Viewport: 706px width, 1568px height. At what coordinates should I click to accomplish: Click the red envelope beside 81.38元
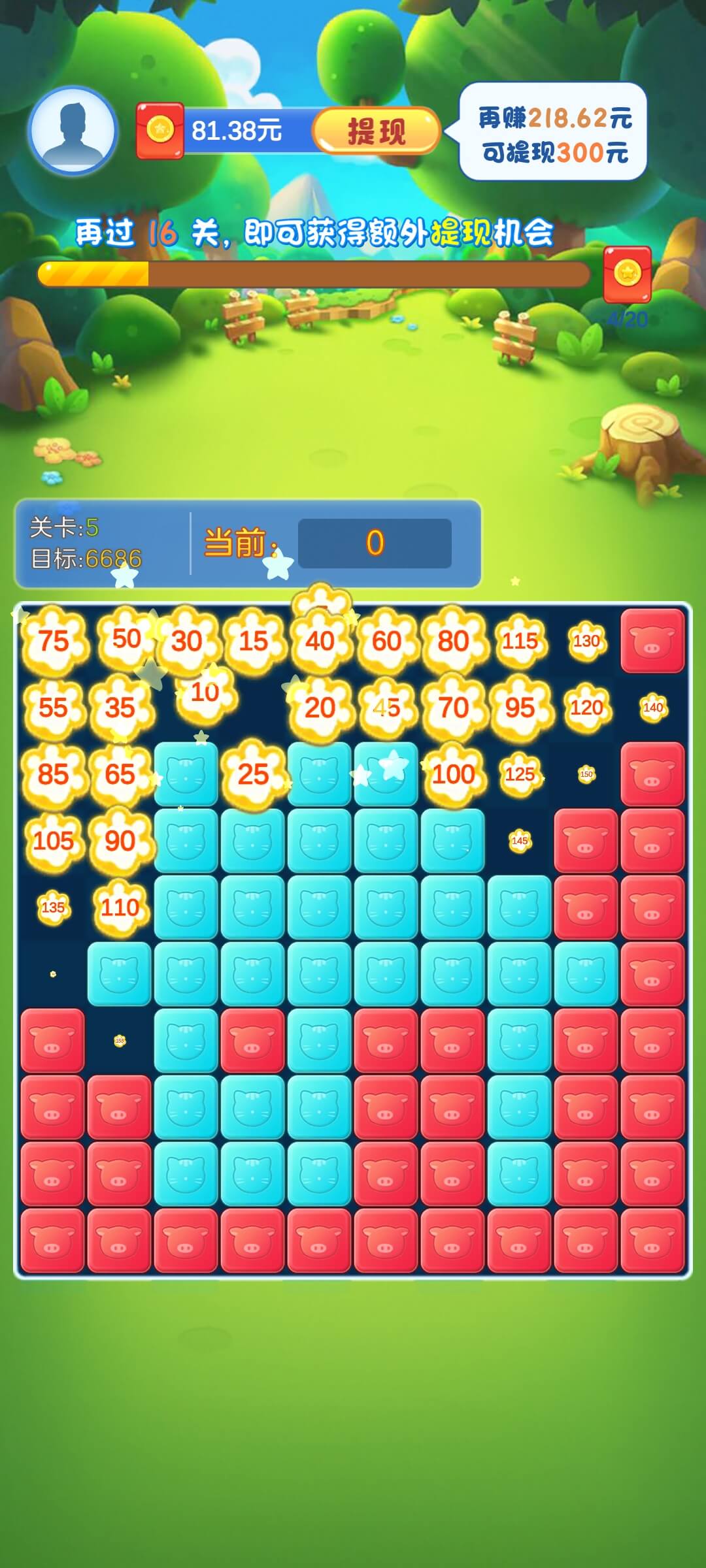click(x=160, y=131)
